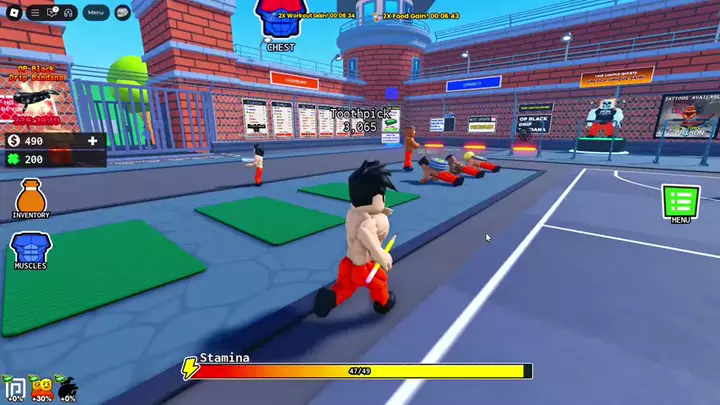Viewport: 720px width, 405px height.
Task: Open the OP Black Drip Bandana offer
Action: 35,93
